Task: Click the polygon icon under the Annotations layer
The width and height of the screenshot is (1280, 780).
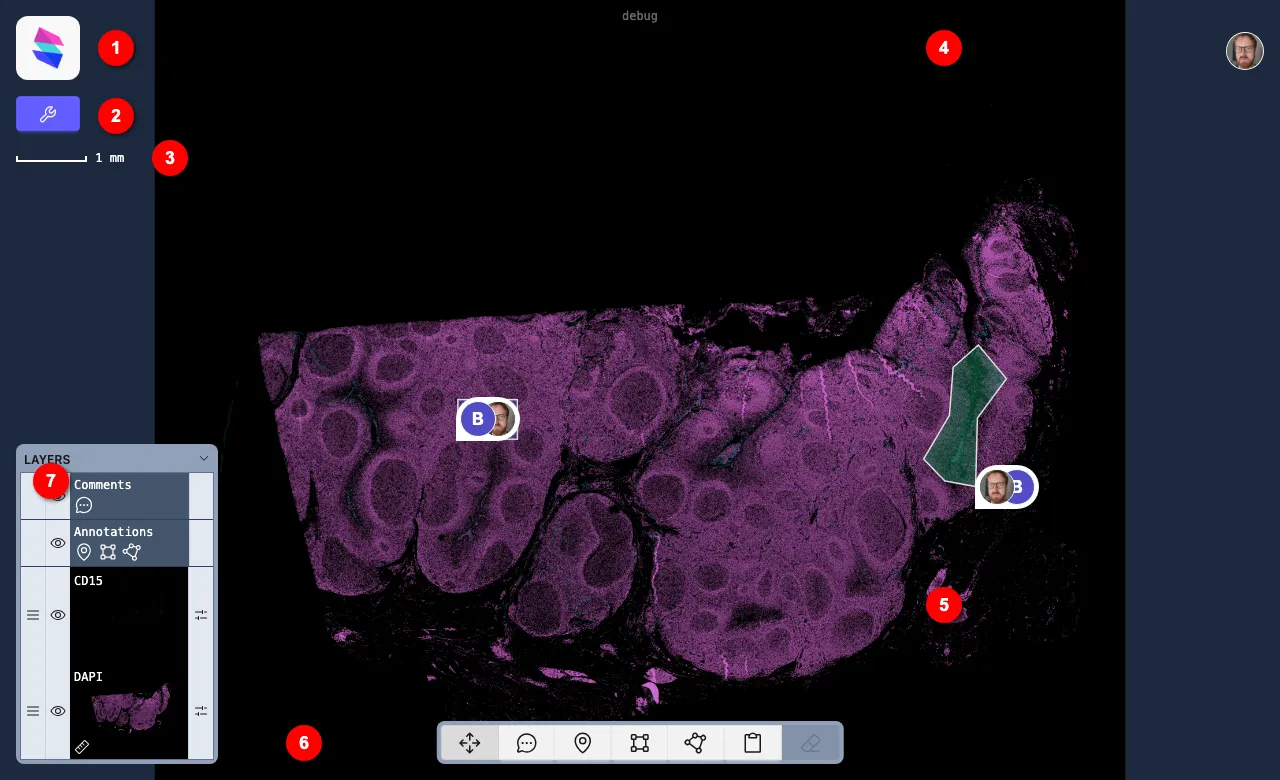Action: 132,552
